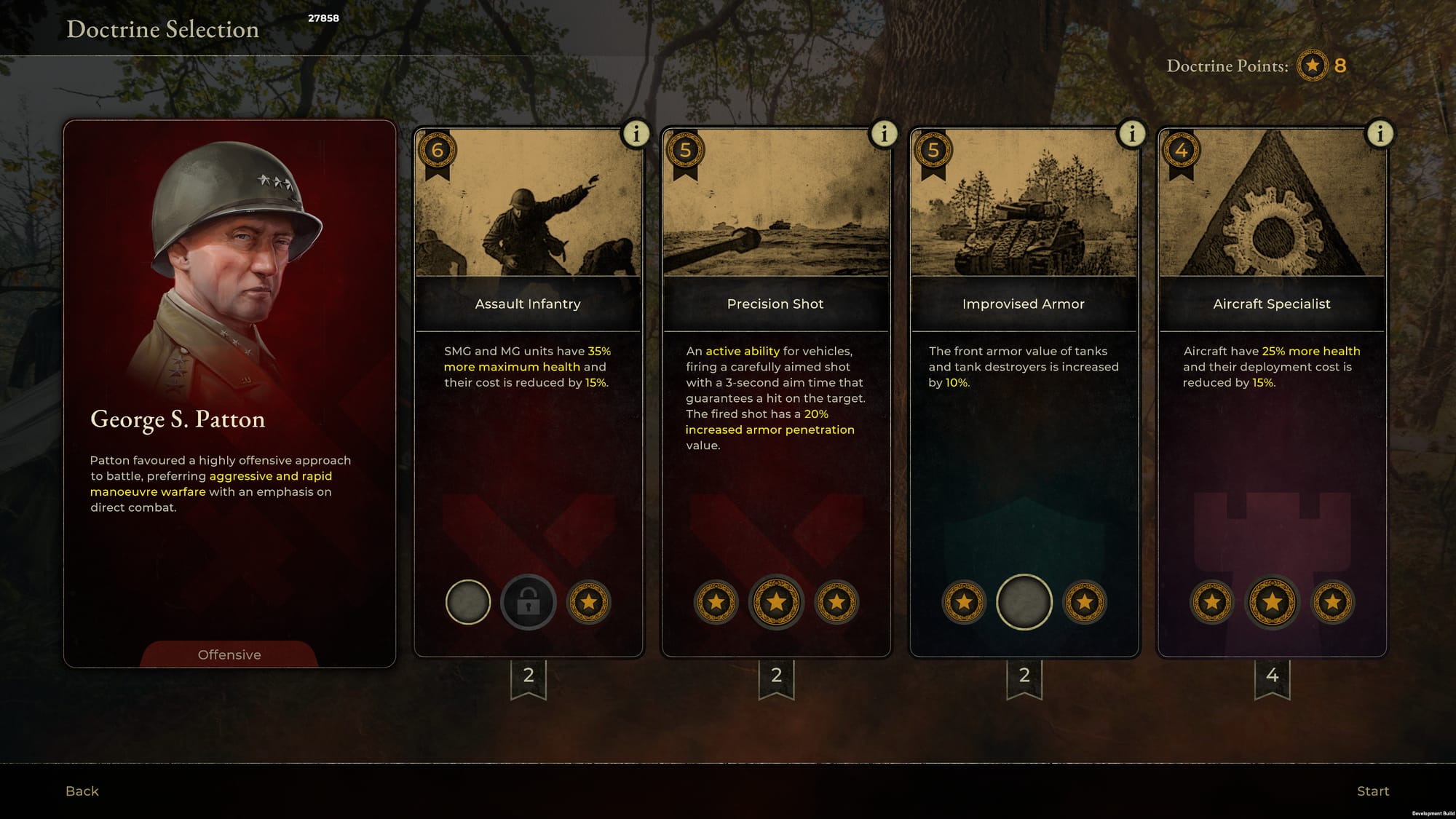
Task: Click the center star on Aircraft Specialist
Action: click(x=1272, y=602)
